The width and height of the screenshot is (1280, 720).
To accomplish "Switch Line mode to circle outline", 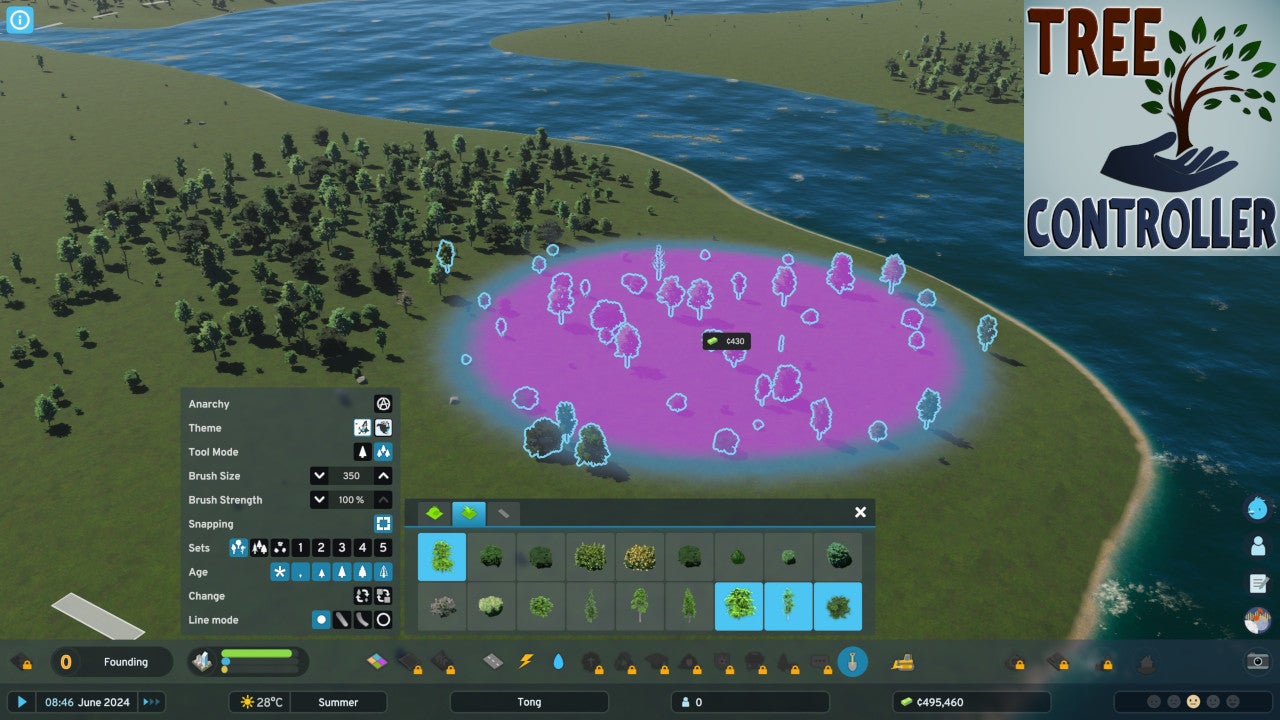I will click(383, 620).
